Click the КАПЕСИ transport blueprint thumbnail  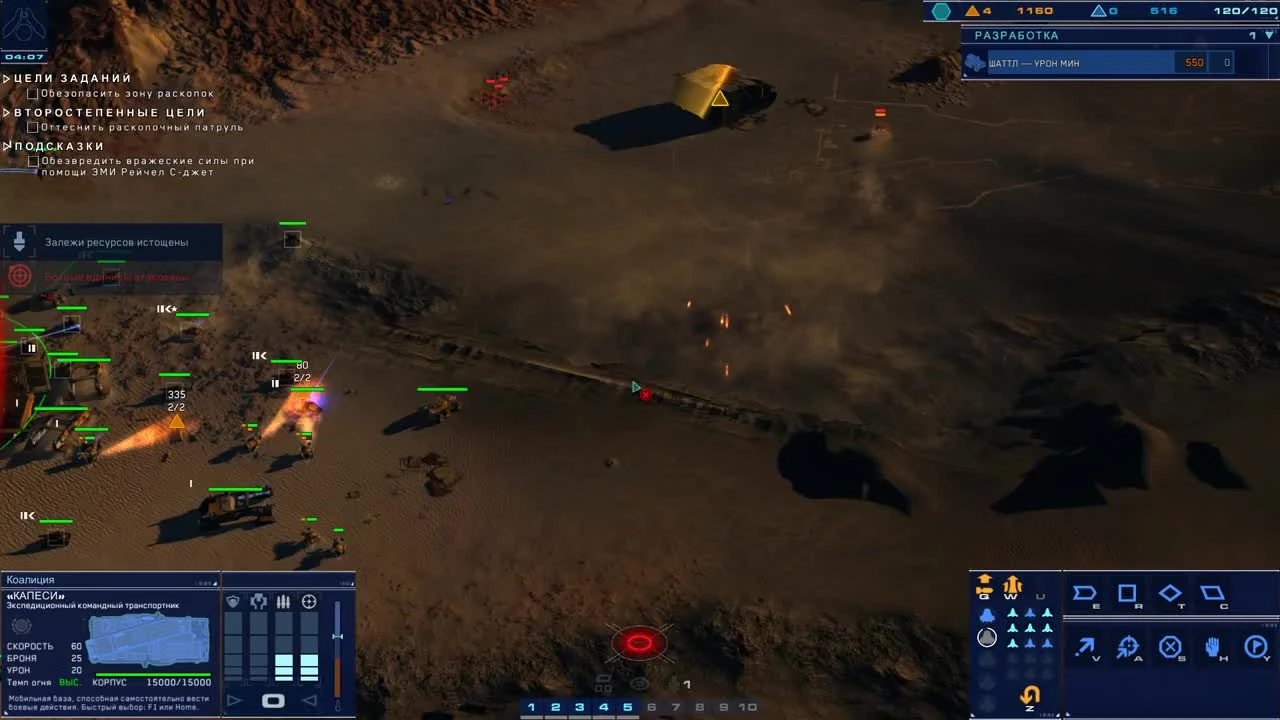(148, 640)
